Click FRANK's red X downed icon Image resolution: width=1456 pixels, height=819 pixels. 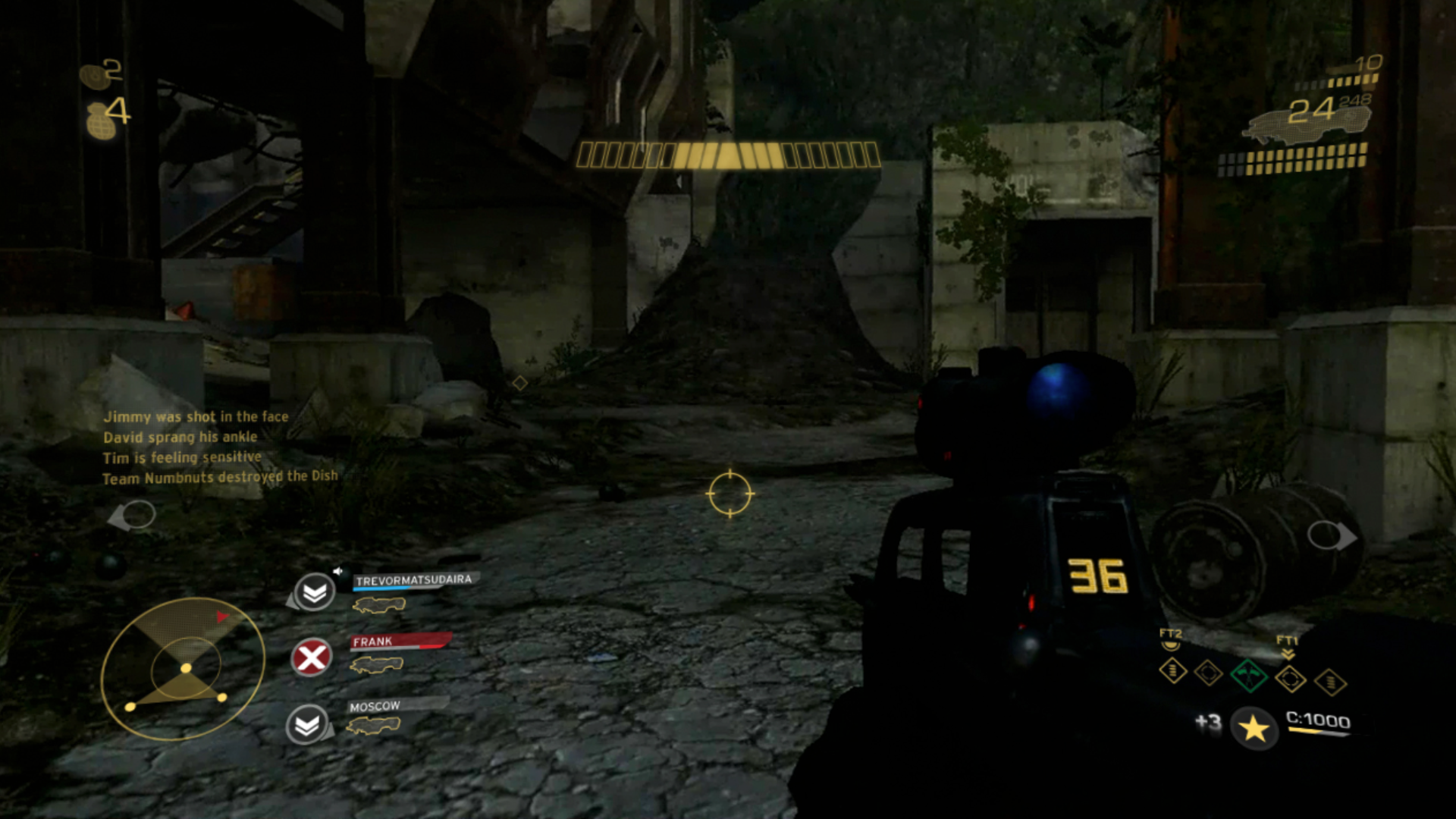click(x=312, y=657)
